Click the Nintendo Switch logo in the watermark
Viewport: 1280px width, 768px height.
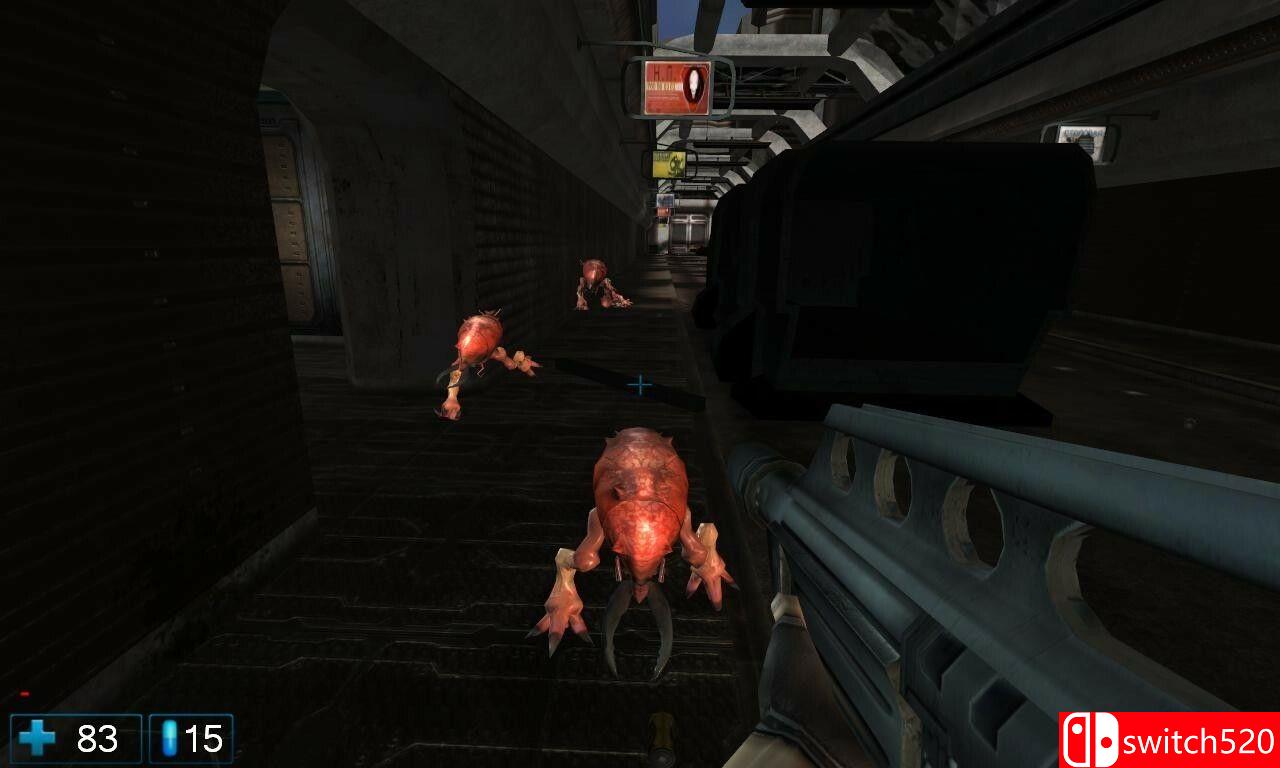1089,741
